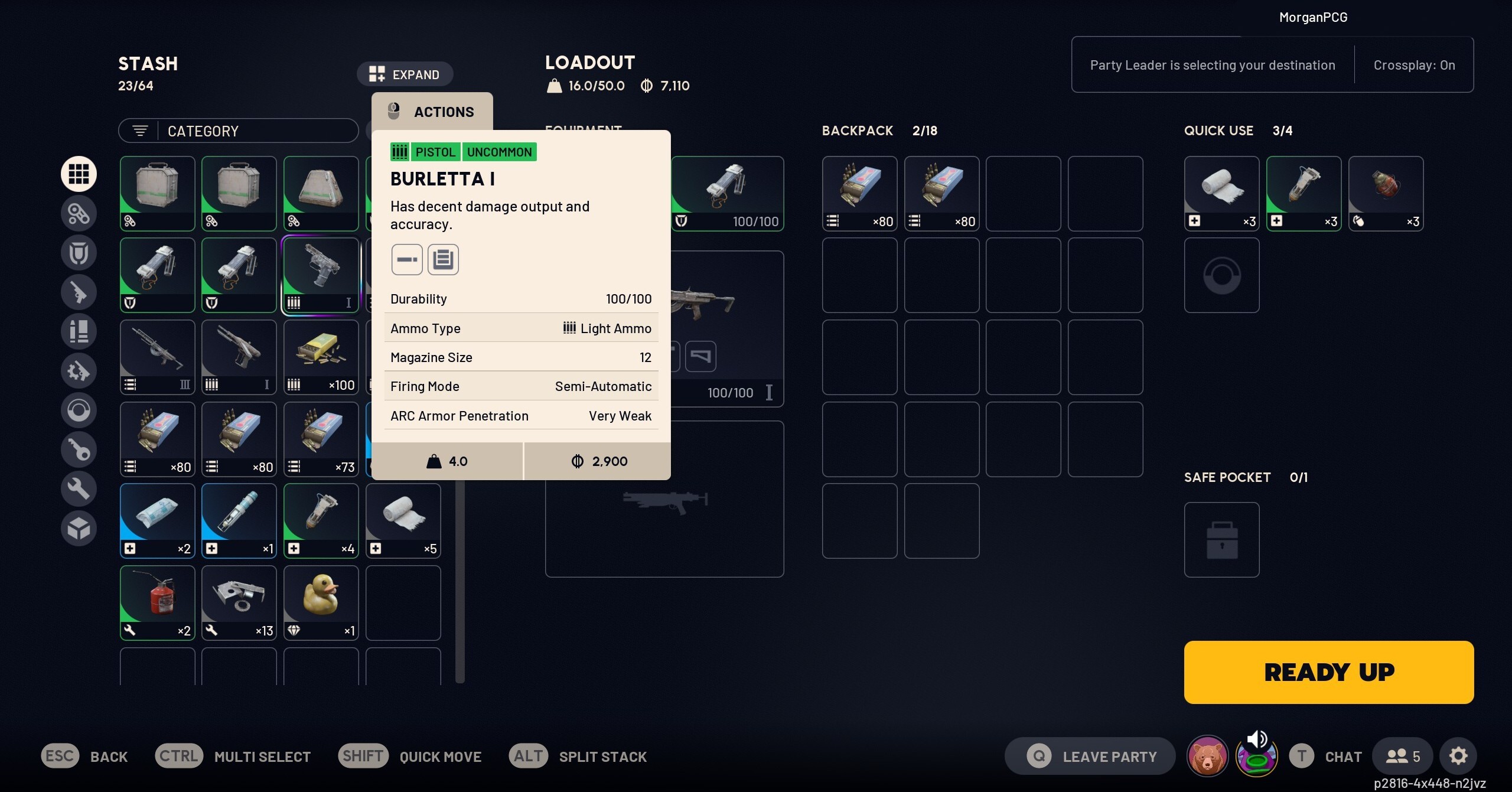
Task: Select the grid view all-items filter
Action: tap(79, 174)
